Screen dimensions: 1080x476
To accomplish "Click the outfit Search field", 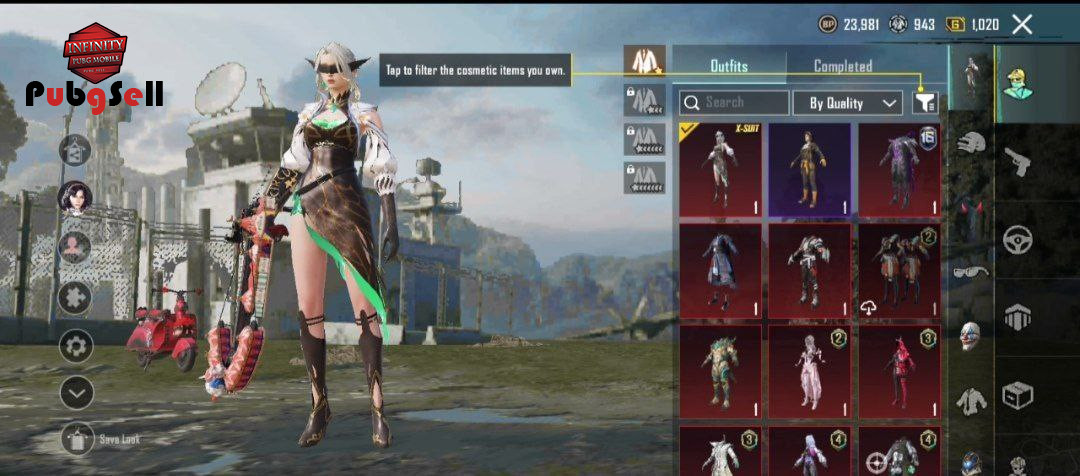I will tap(734, 102).
